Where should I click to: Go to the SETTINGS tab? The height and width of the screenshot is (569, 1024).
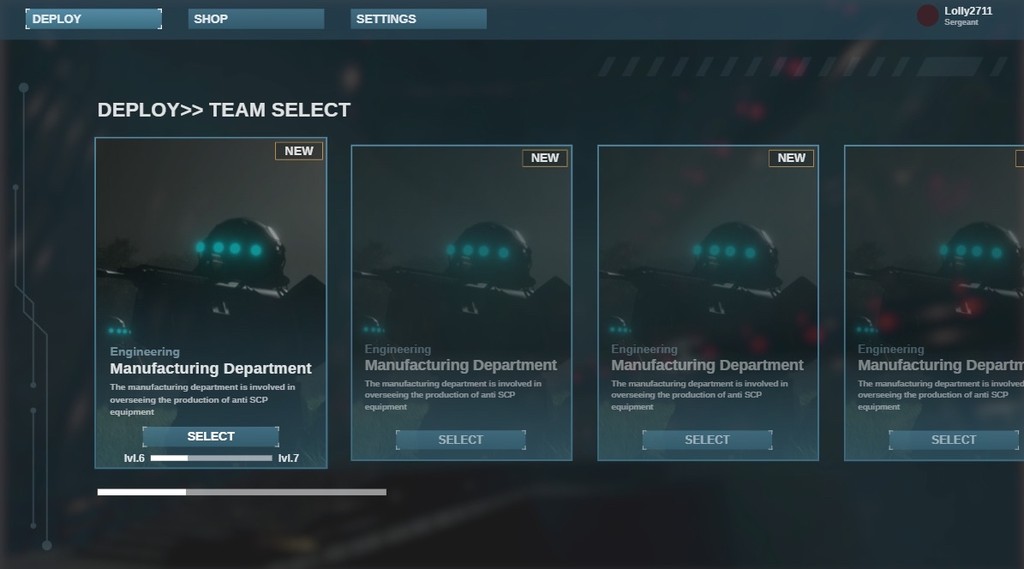pyautogui.click(x=418, y=19)
